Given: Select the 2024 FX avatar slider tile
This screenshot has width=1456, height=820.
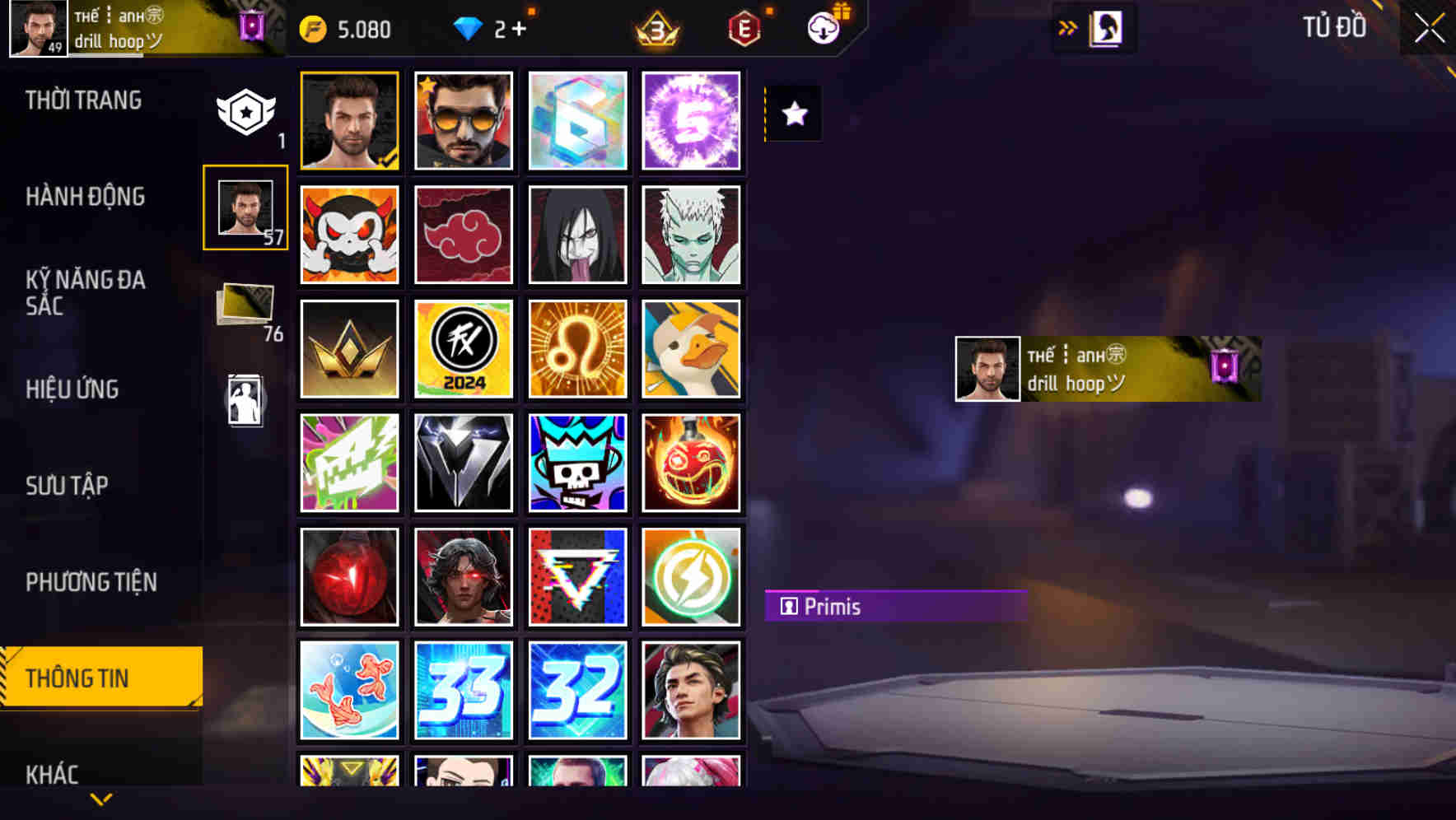Looking at the screenshot, I should click(x=464, y=349).
